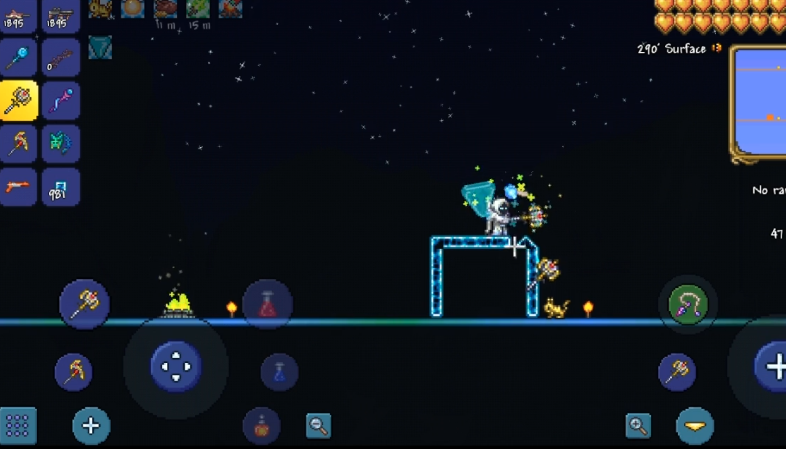Use the red healing potion quick button
The width and height of the screenshot is (786, 449).
click(x=267, y=304)
